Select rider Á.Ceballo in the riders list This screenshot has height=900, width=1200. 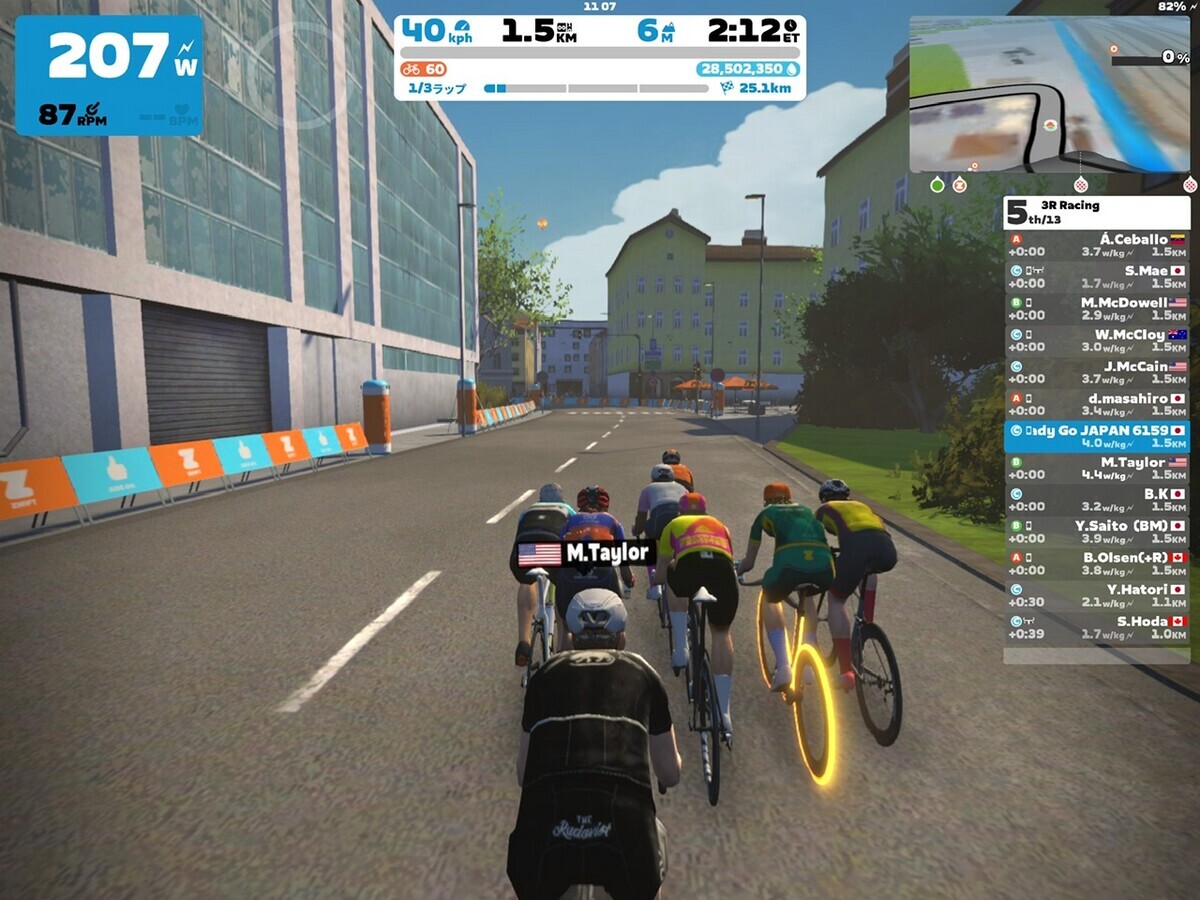pos(1096,246)
